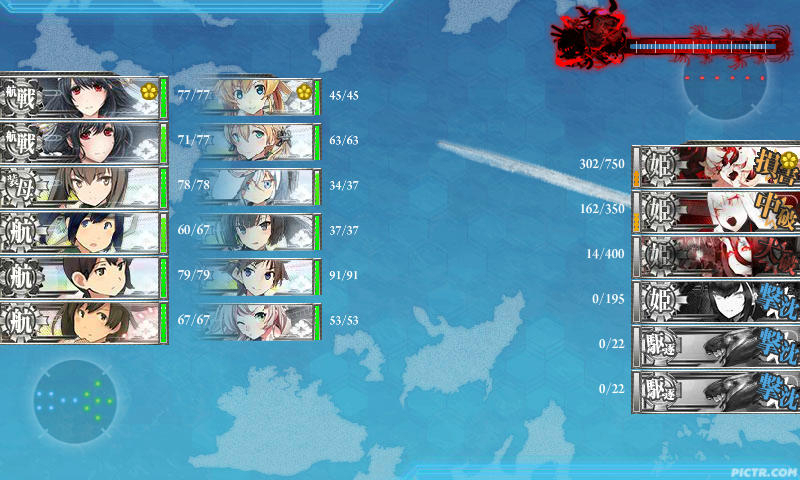Select the ship banner with 79/79 HP
The image size is (800, 480).
coord(82,277)
